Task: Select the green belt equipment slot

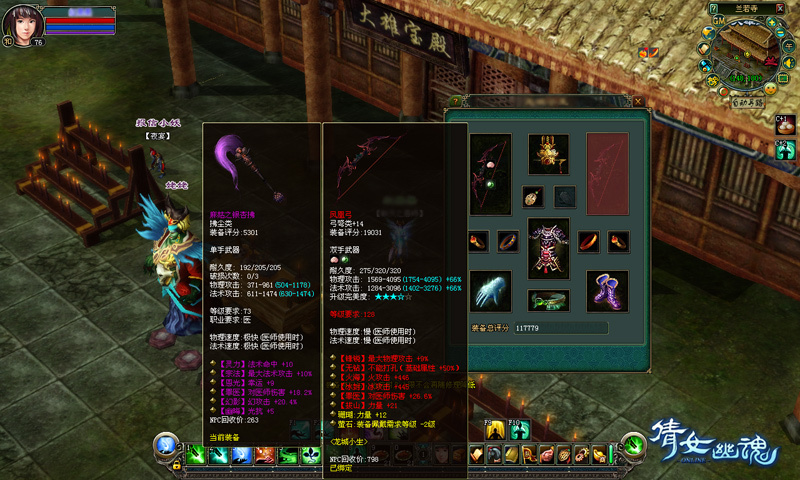Action: (x=548, y=298)
